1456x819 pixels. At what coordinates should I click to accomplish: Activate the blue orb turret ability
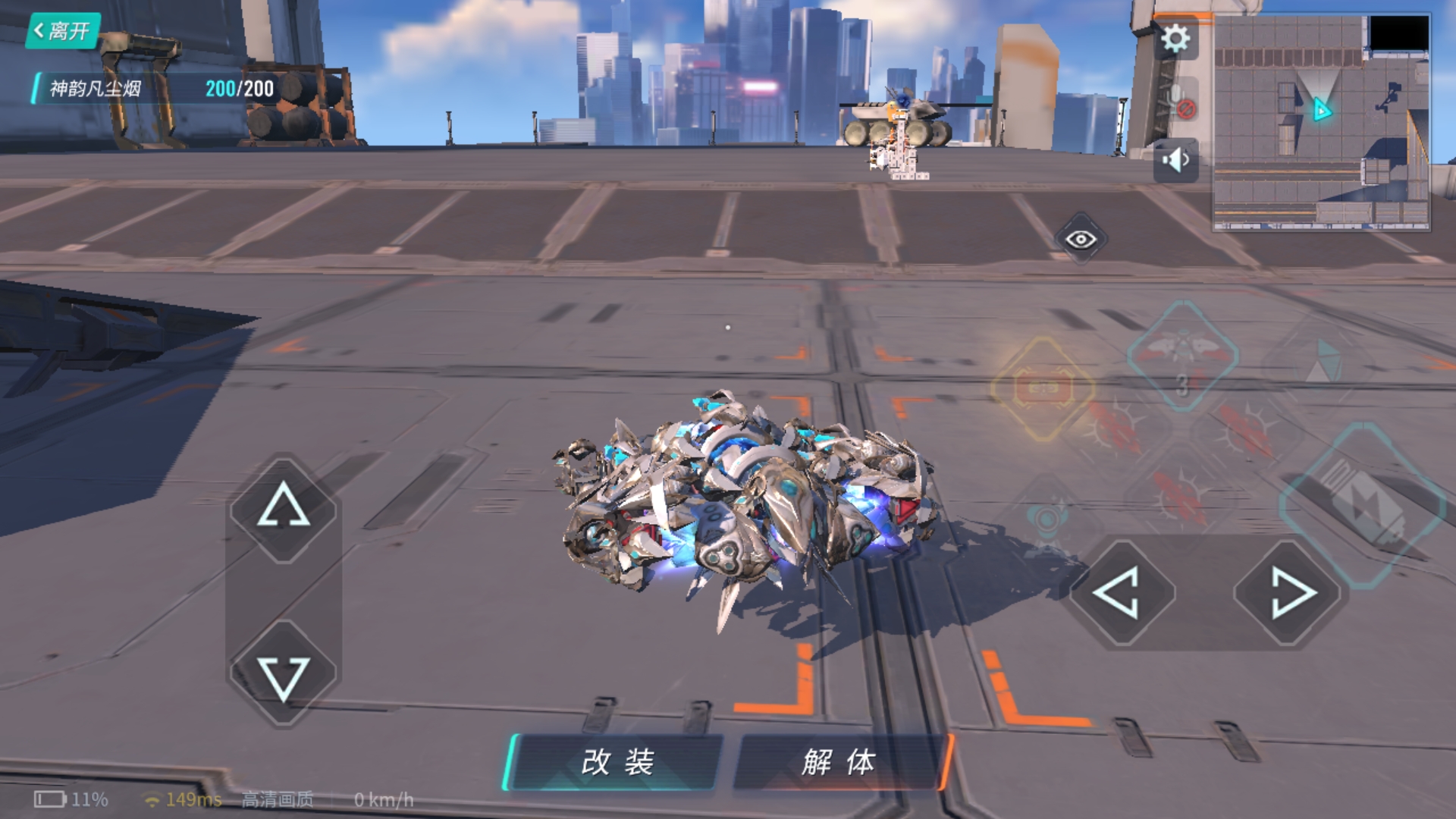[1046, 519]
